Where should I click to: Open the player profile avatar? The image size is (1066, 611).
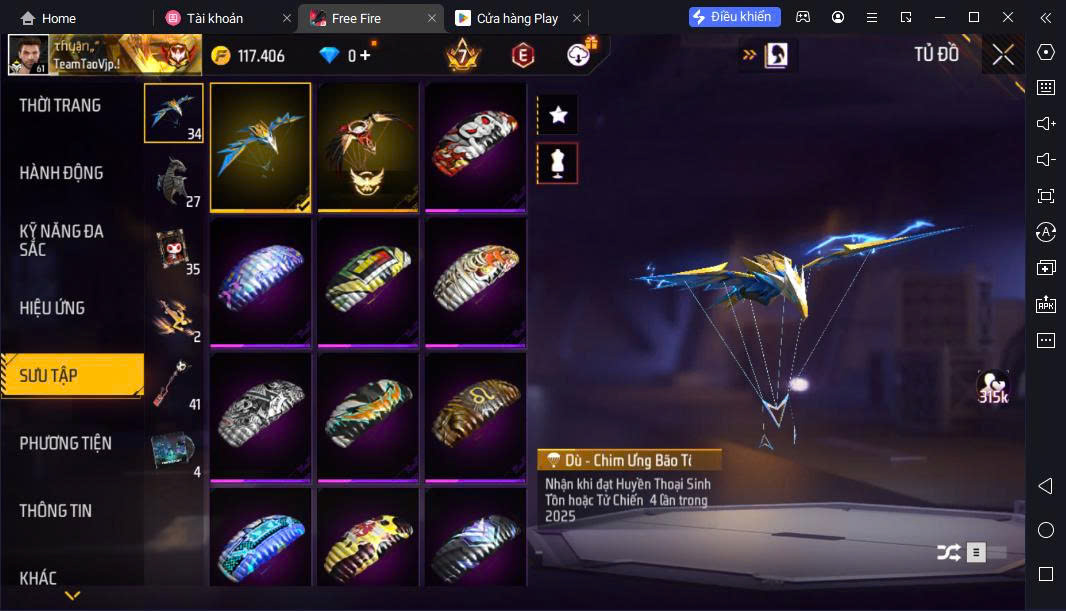[x=28, y=56]
